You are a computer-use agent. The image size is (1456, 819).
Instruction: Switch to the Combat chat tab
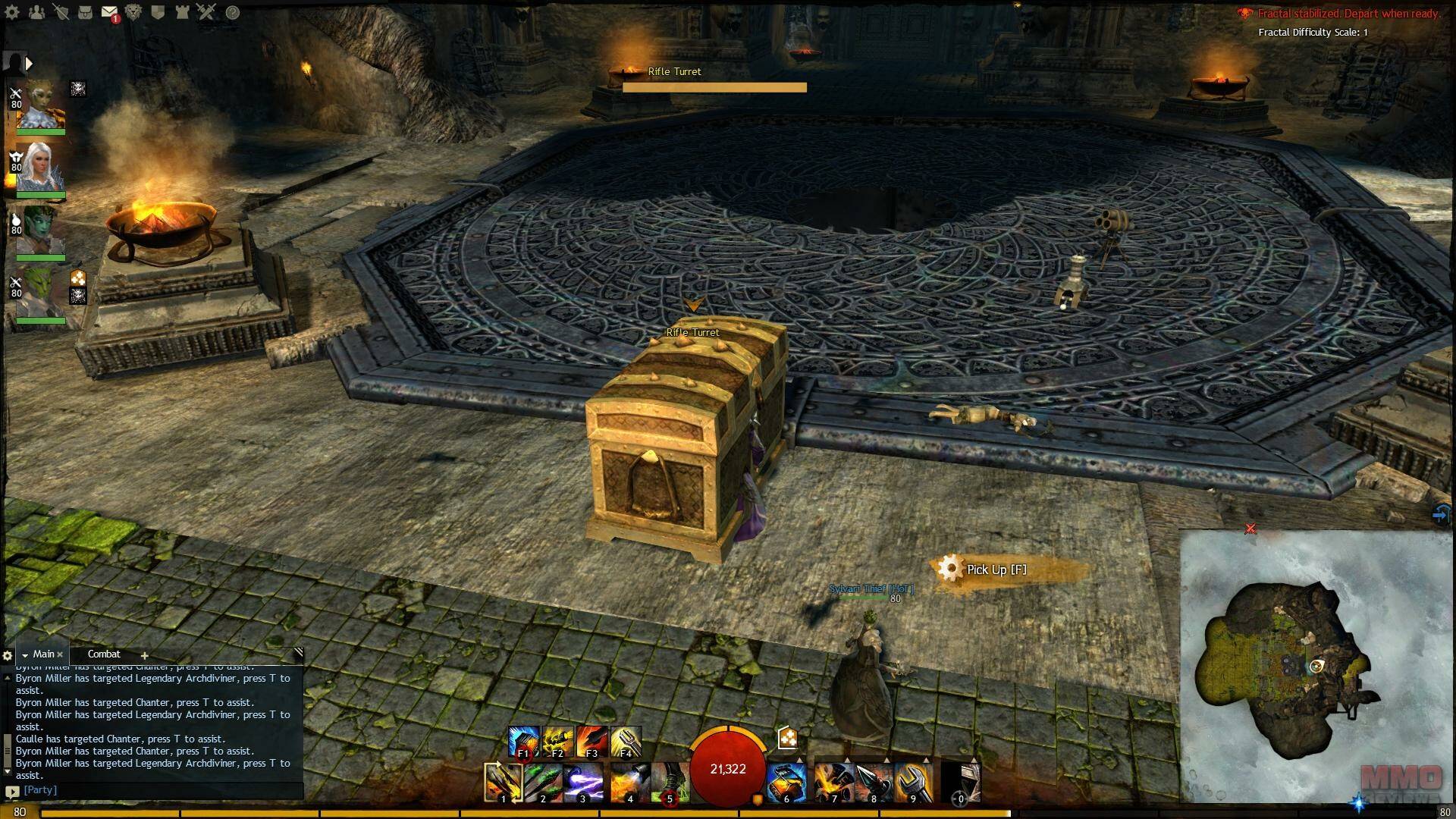(x=104, y=654)
